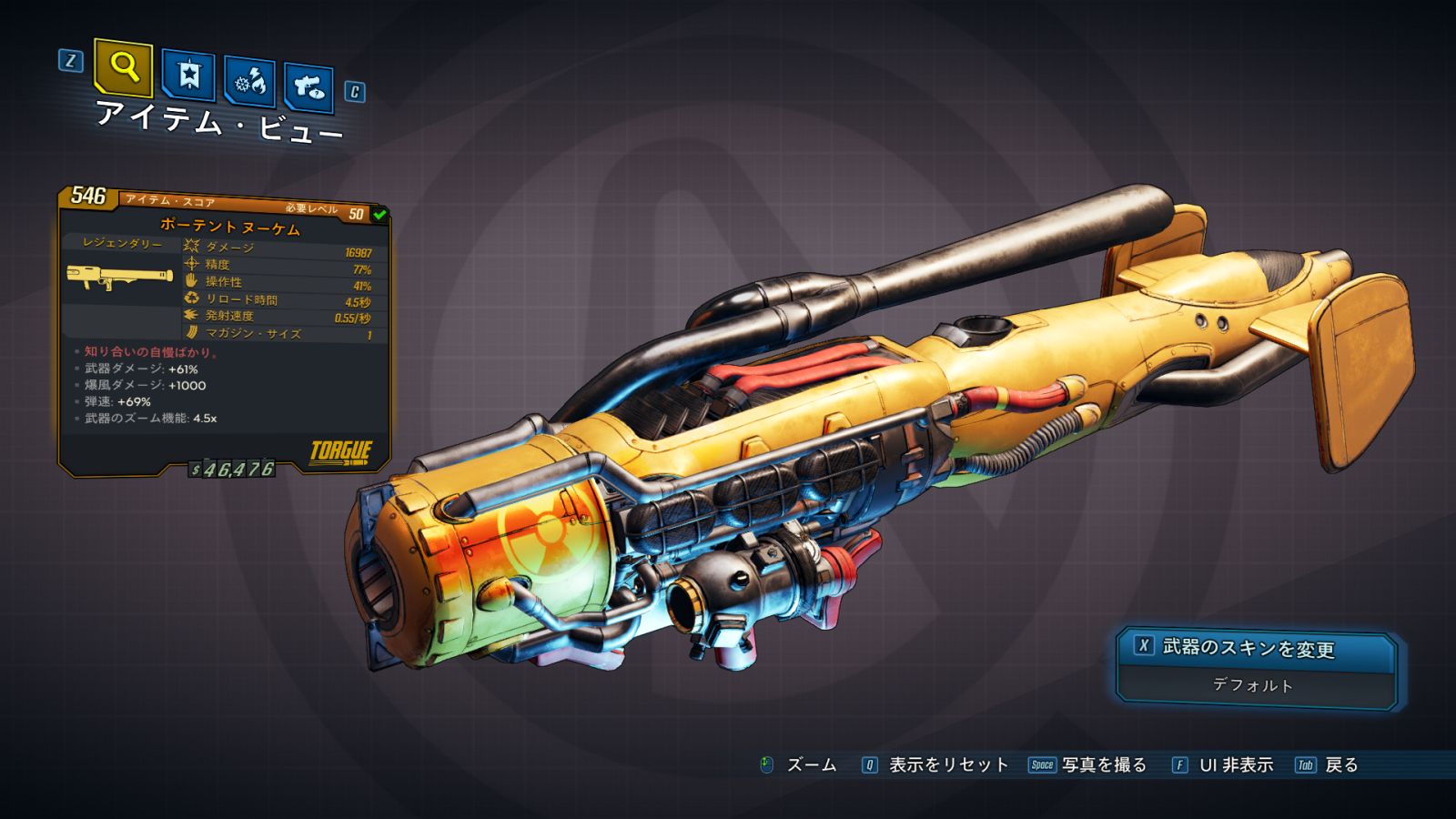Viewport: 1456px width, 819px height.
Task: Open the gear and flame tab
Action: click(250, 83)
